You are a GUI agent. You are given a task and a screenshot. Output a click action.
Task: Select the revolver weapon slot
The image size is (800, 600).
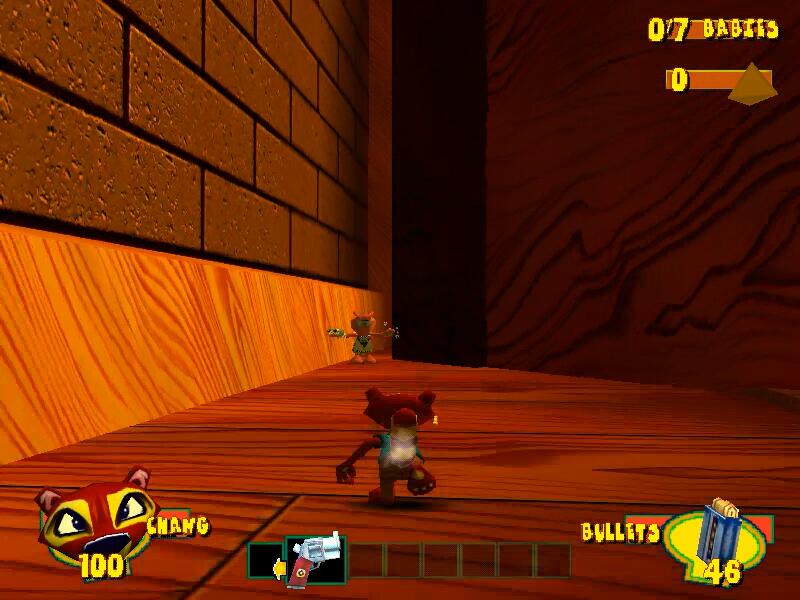[x=316, y=559]
